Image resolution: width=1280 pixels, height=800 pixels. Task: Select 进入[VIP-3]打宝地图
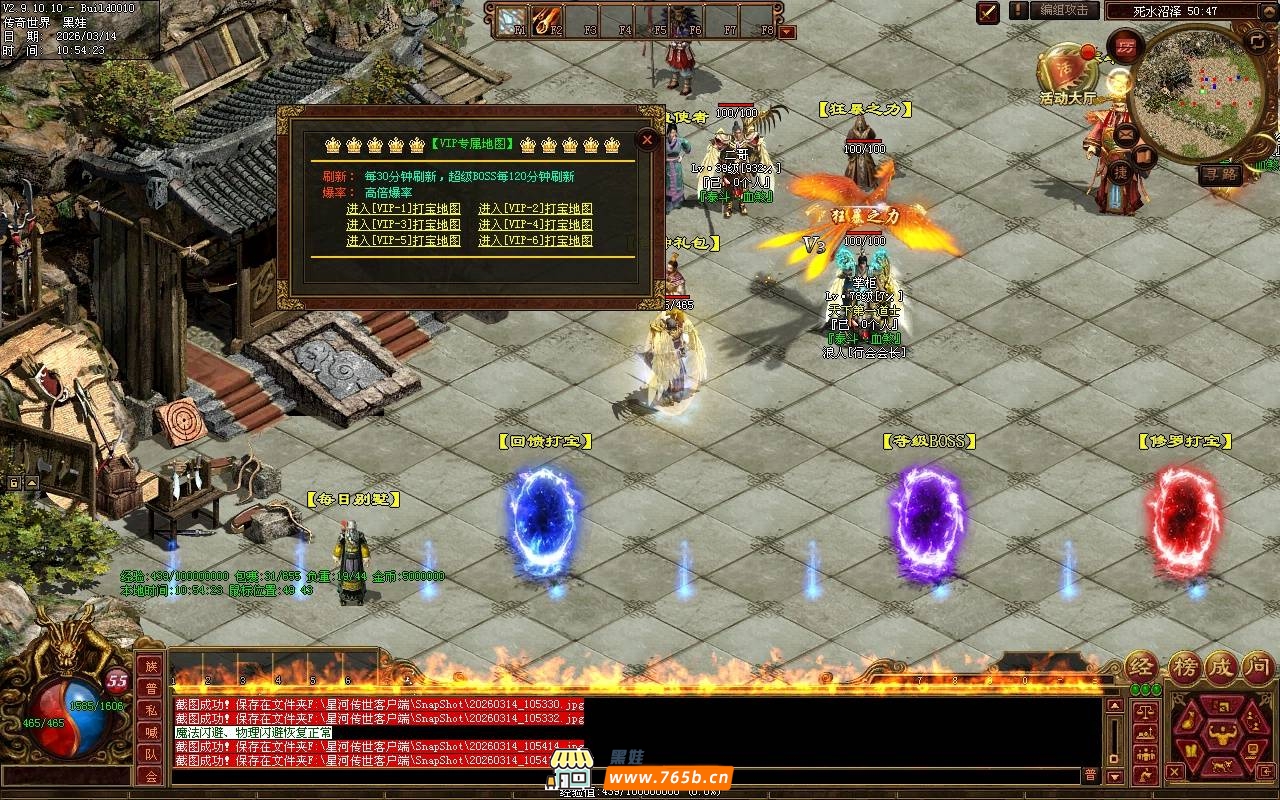pyautogui.click(x=403, y=225)
